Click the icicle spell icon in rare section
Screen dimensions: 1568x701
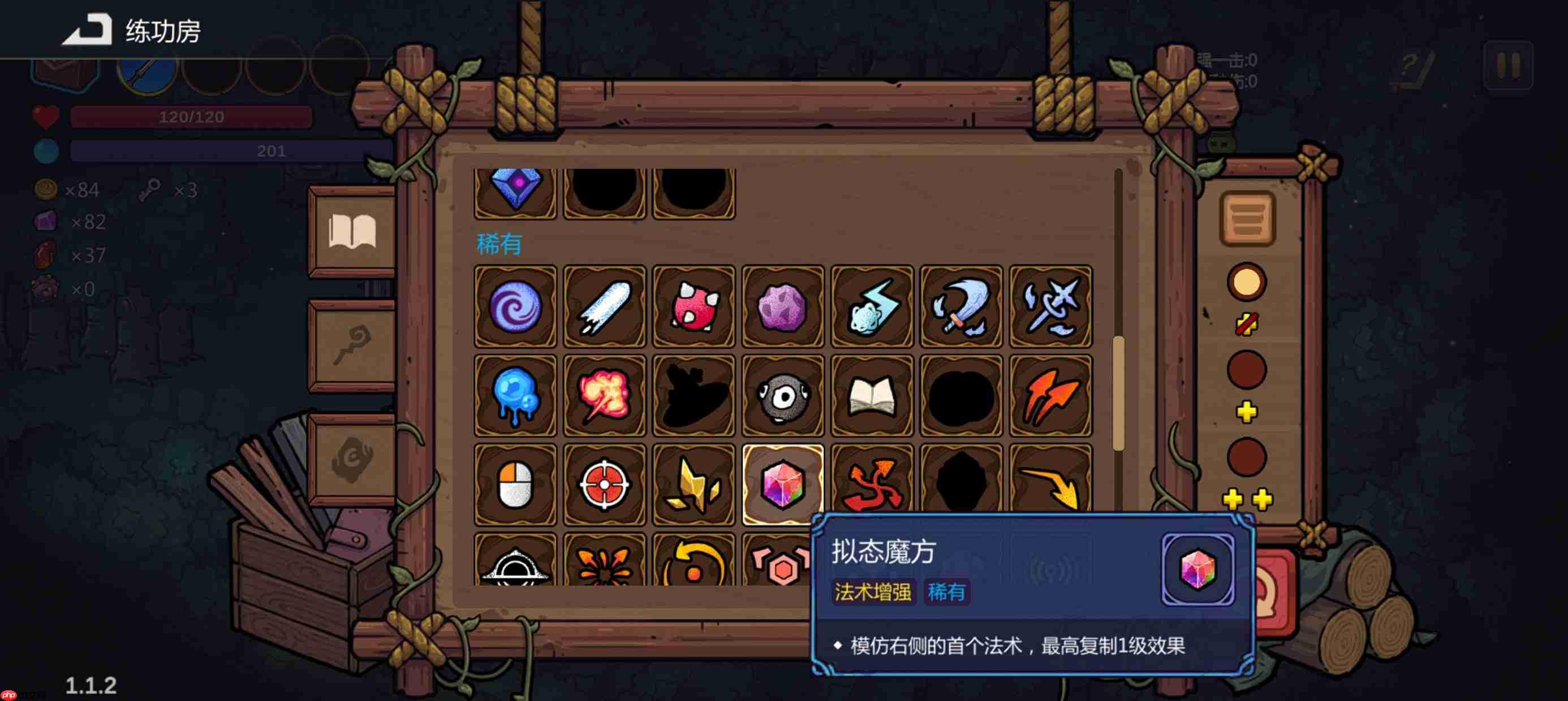click(605, 308)
